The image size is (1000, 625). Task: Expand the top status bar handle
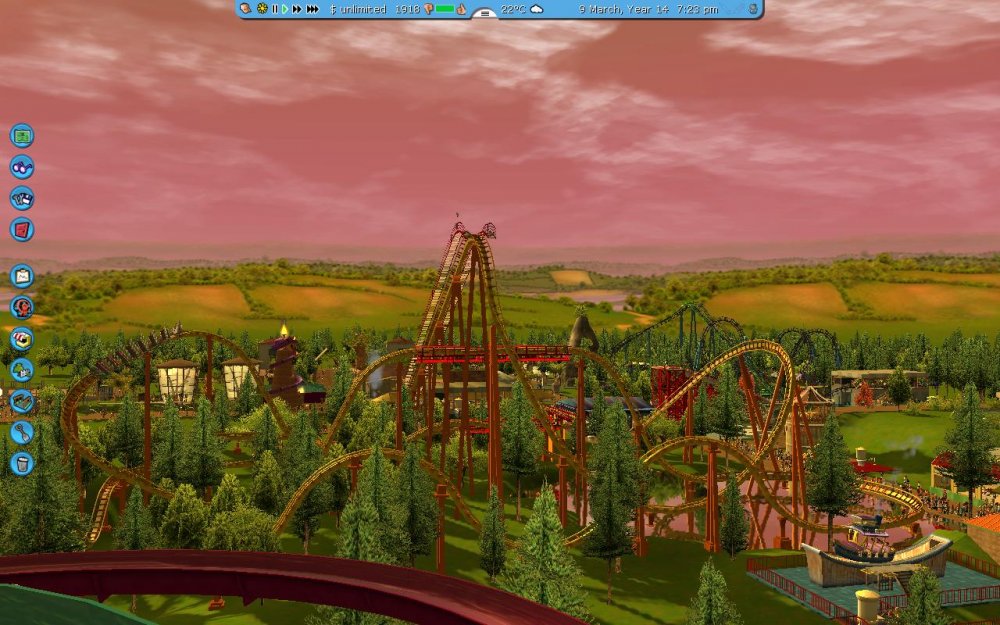pos(484,13)
